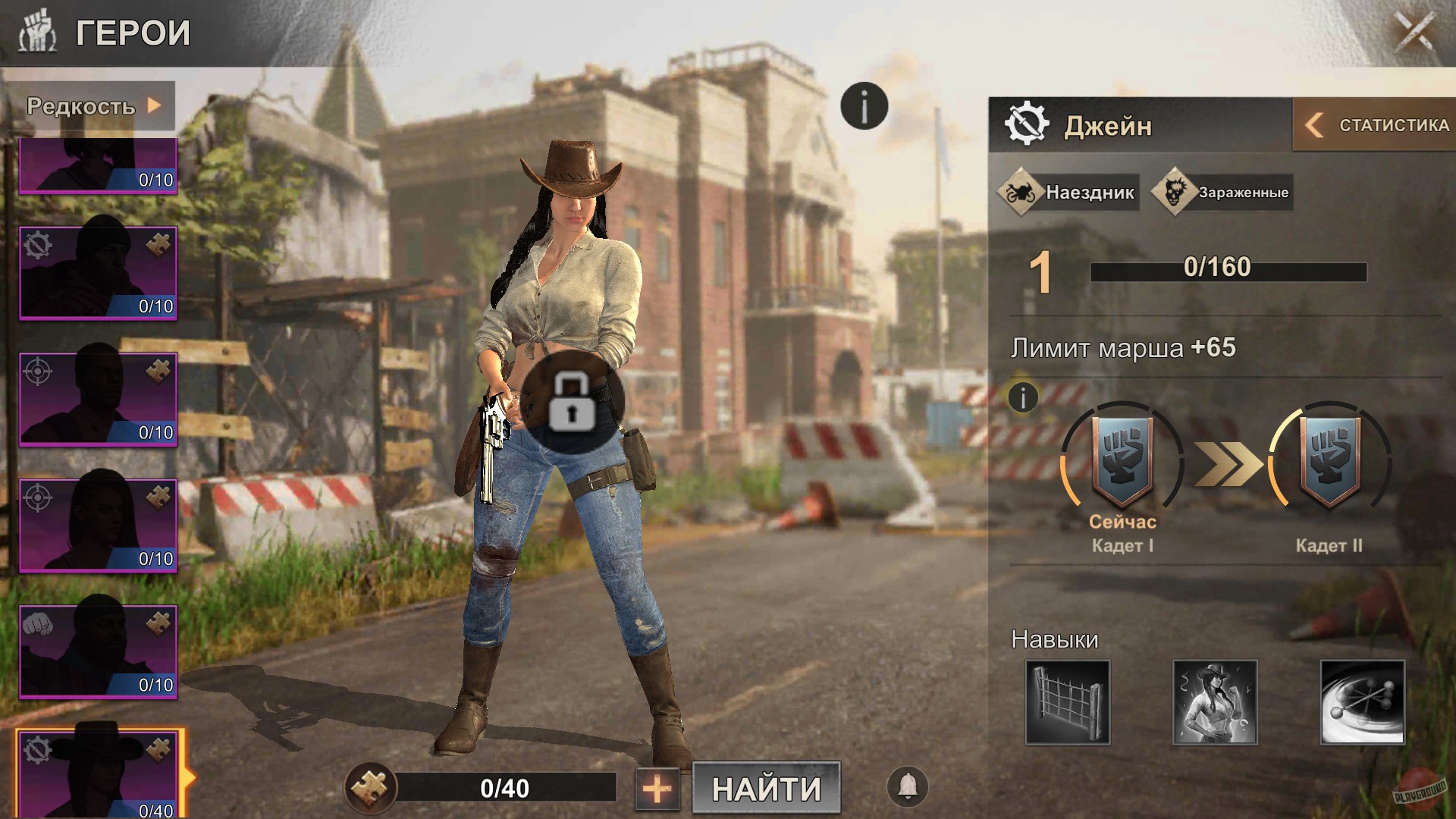
Task: Tap the info circle above the character
Action: (864, 105)
